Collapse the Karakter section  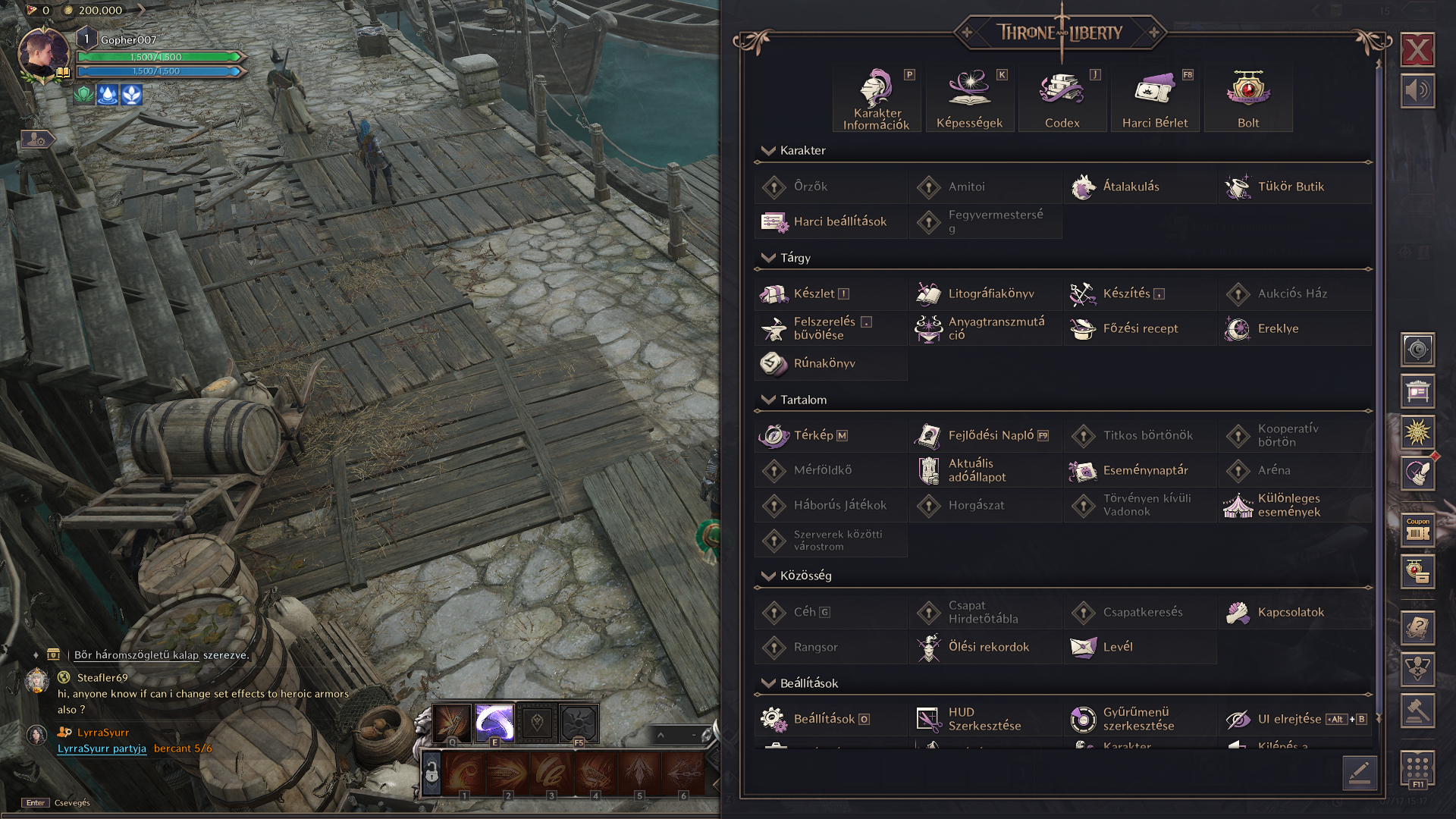768,150
